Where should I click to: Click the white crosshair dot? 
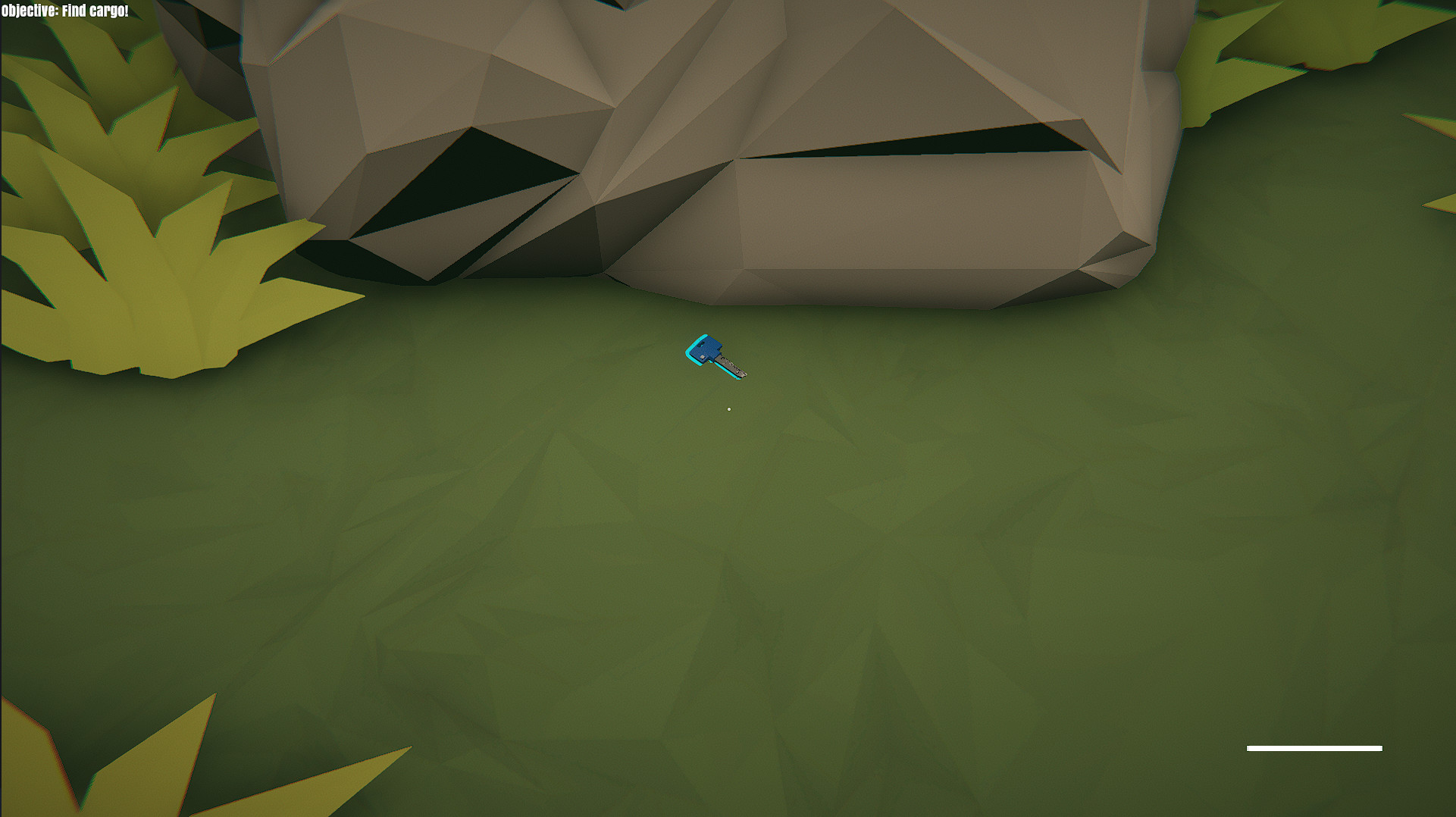pos(729,409)
